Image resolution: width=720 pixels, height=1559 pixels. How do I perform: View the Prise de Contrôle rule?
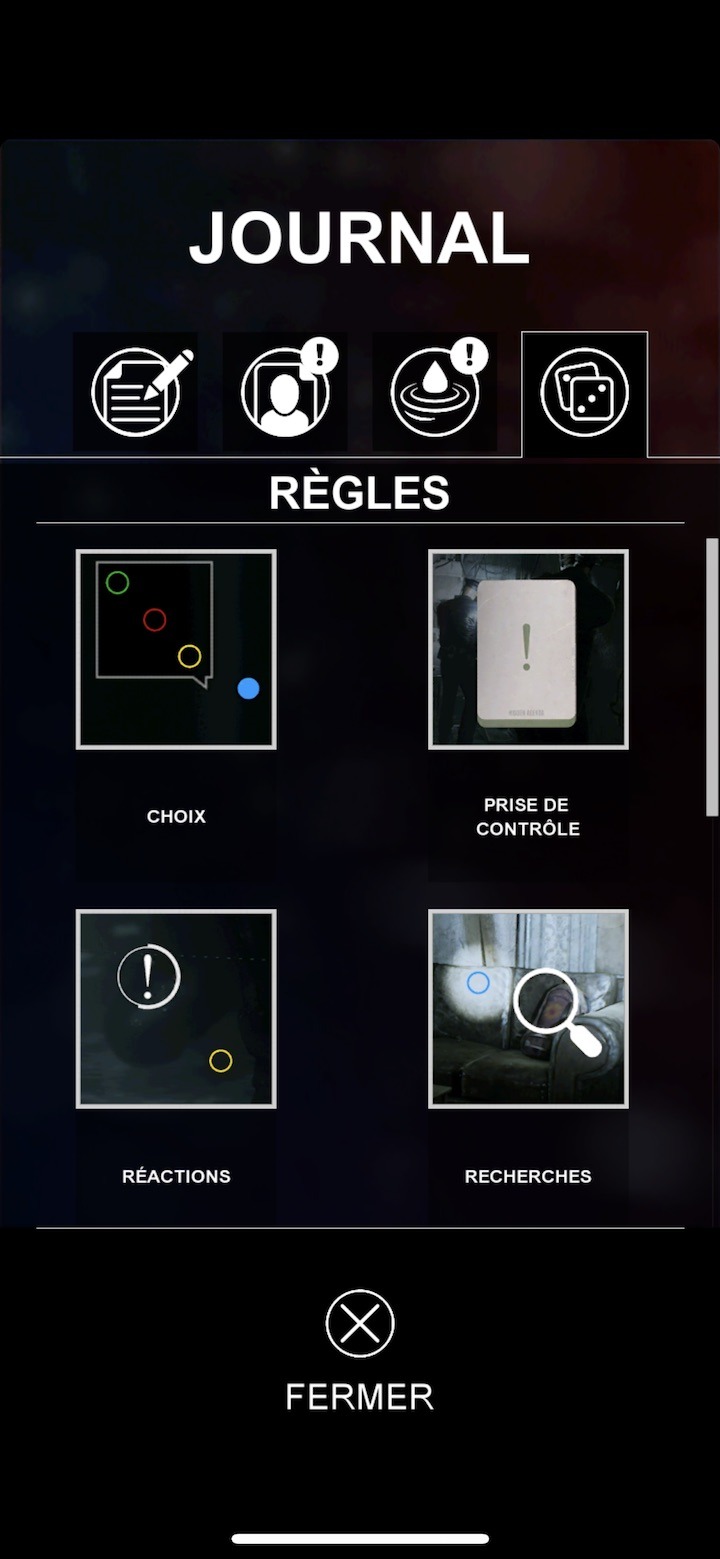coord(528,649)
